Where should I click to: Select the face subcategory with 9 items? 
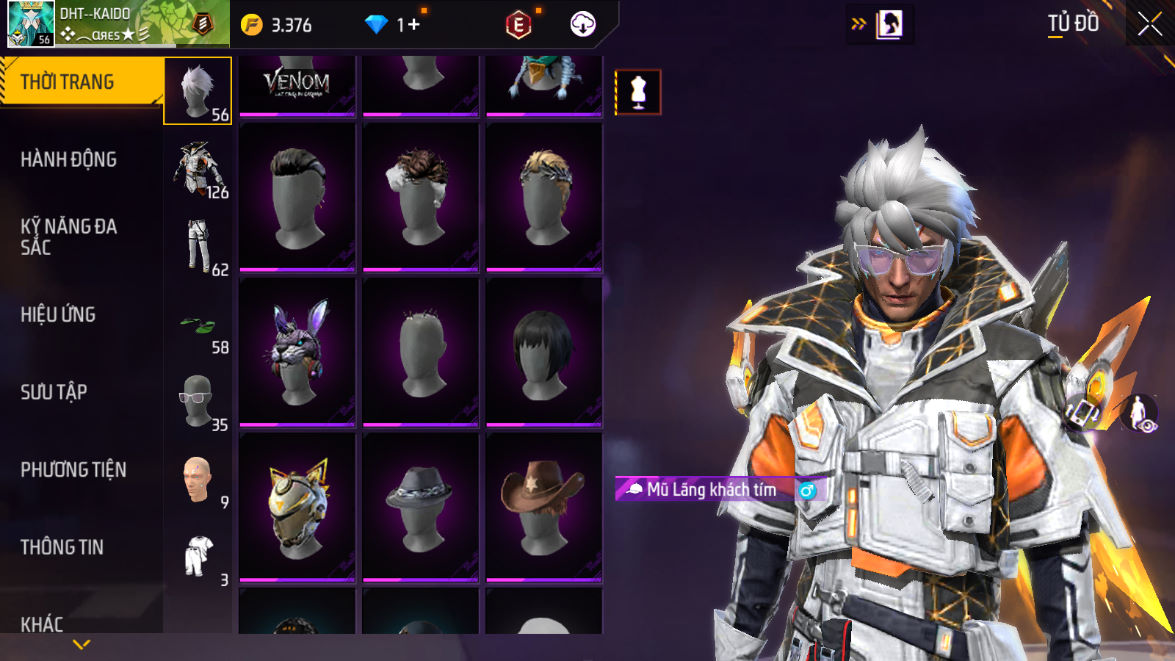pyautogui.click(x=197, y=479)
